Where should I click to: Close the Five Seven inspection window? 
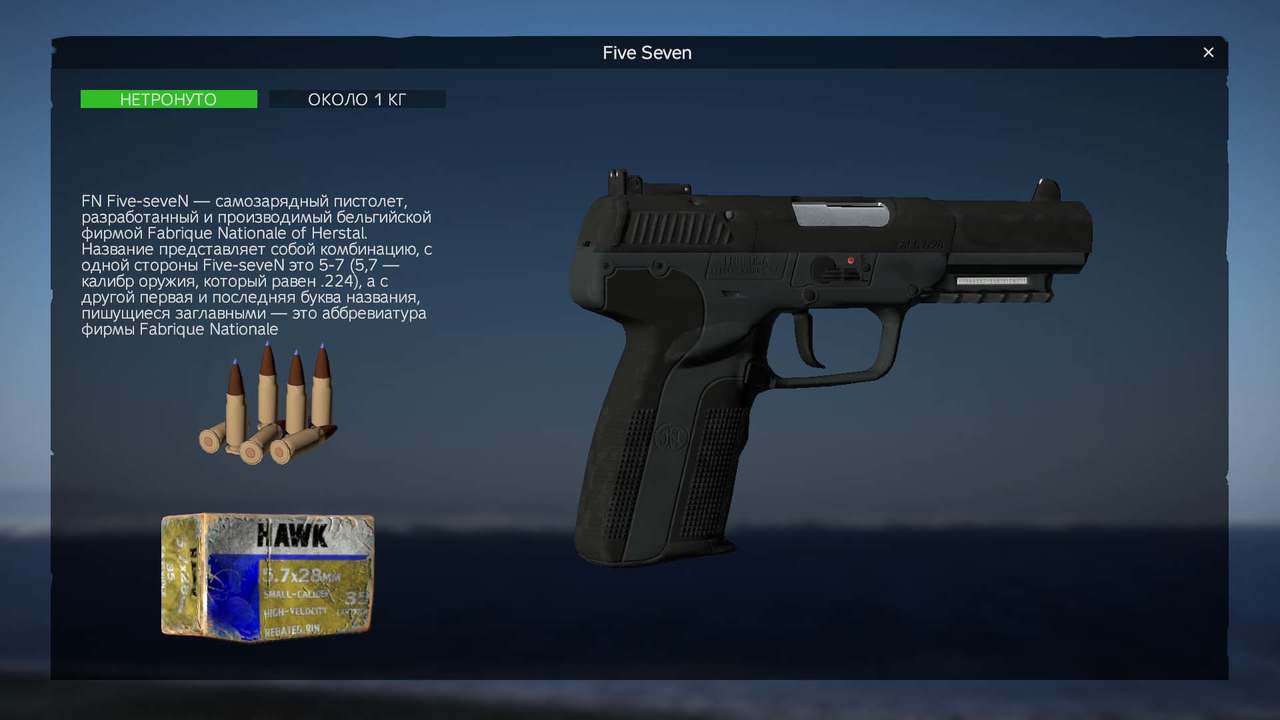coord(1208,53)
